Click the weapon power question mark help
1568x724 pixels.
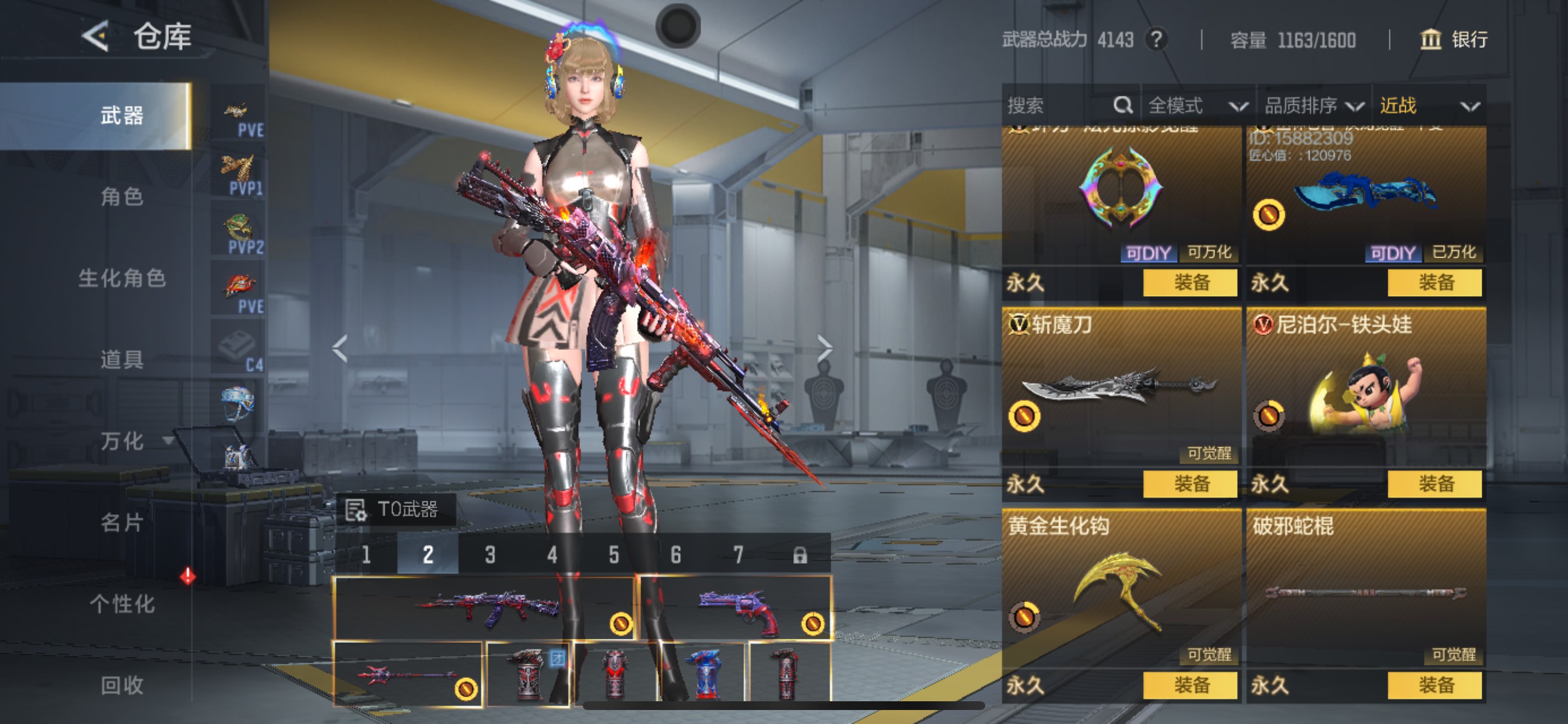click(x=1156, y=40)
